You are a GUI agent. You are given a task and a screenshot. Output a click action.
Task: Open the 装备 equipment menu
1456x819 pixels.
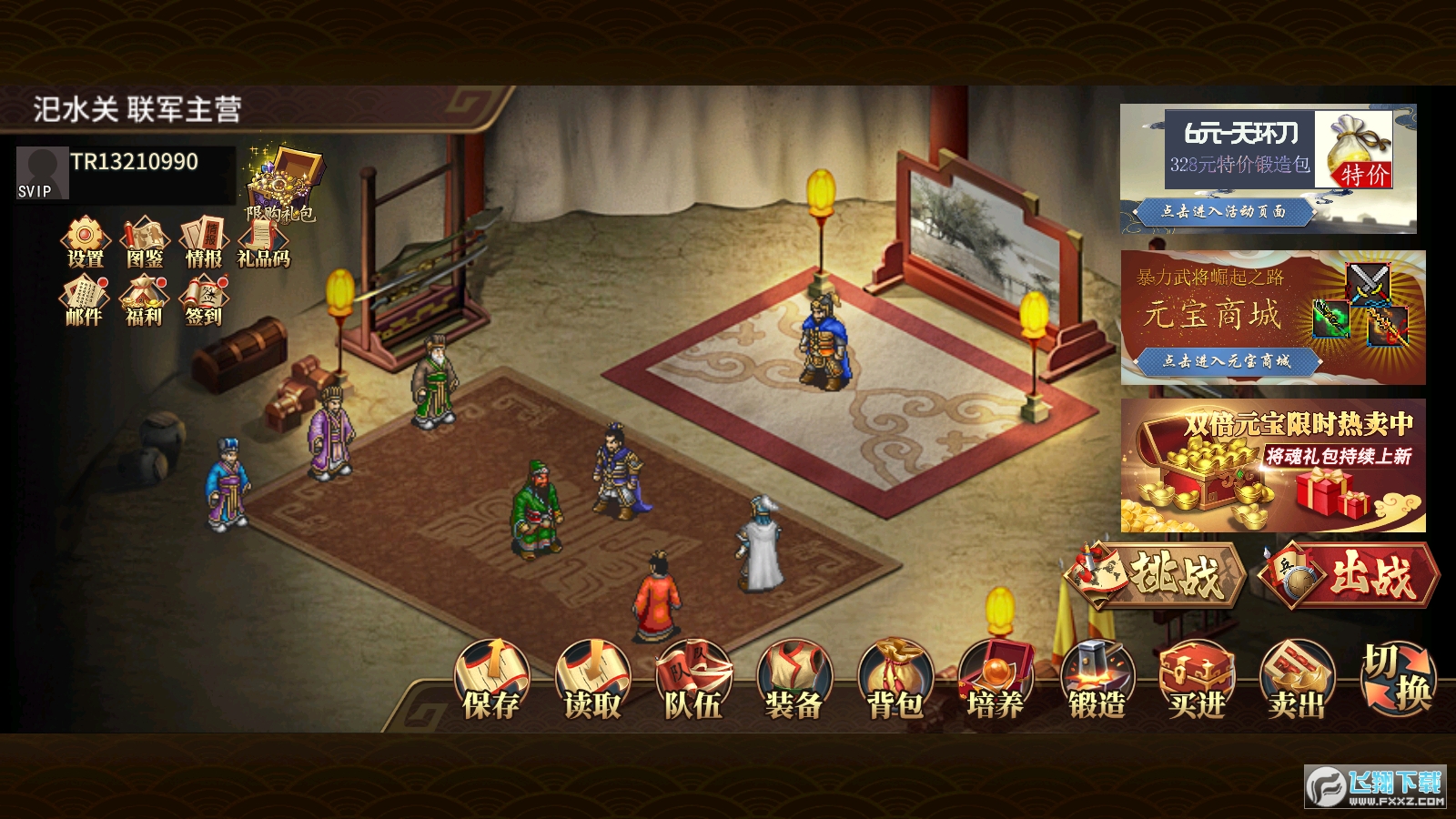click(794, 682)
